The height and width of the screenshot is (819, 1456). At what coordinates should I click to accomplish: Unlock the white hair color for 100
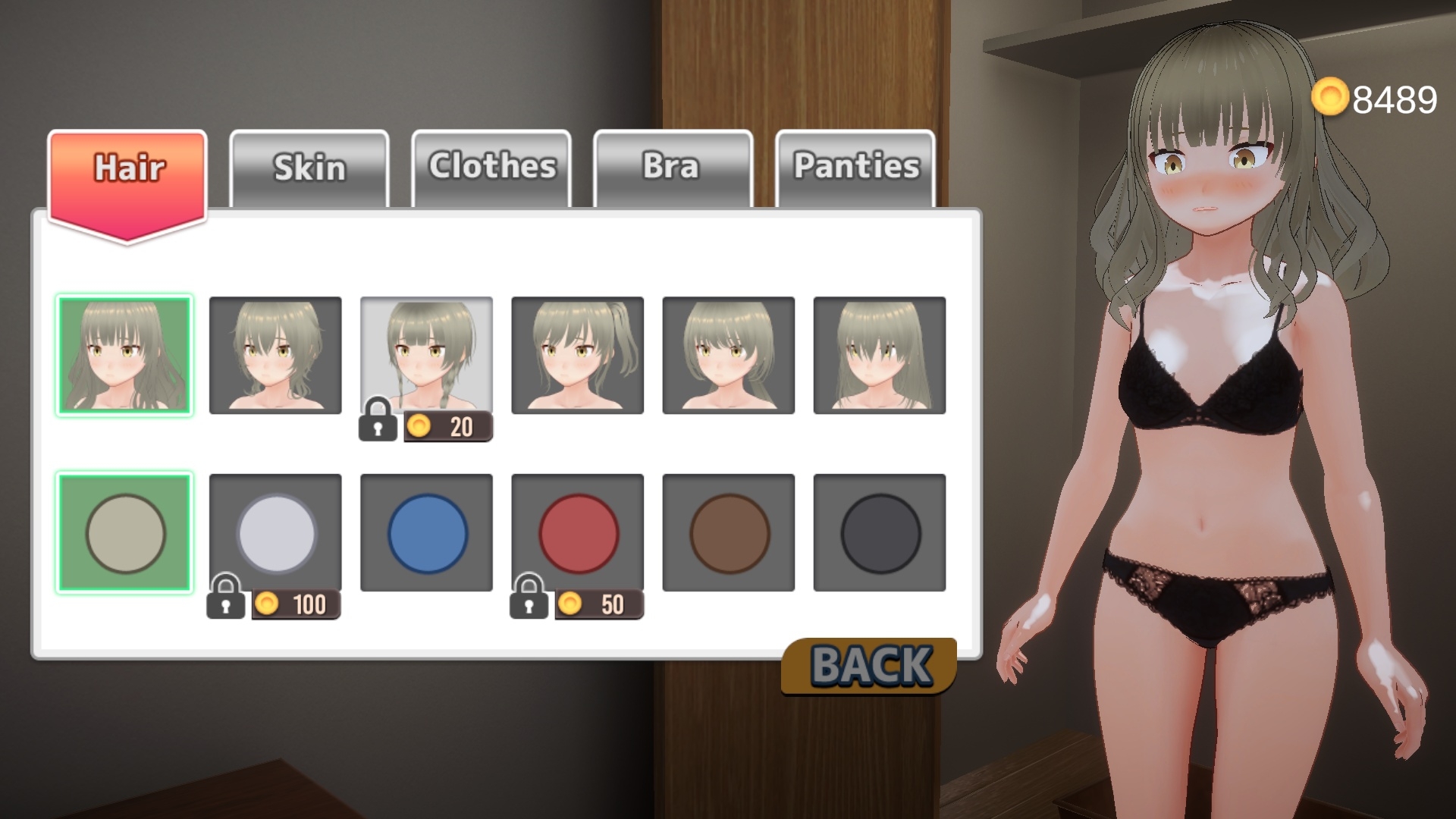click(275, 532)
